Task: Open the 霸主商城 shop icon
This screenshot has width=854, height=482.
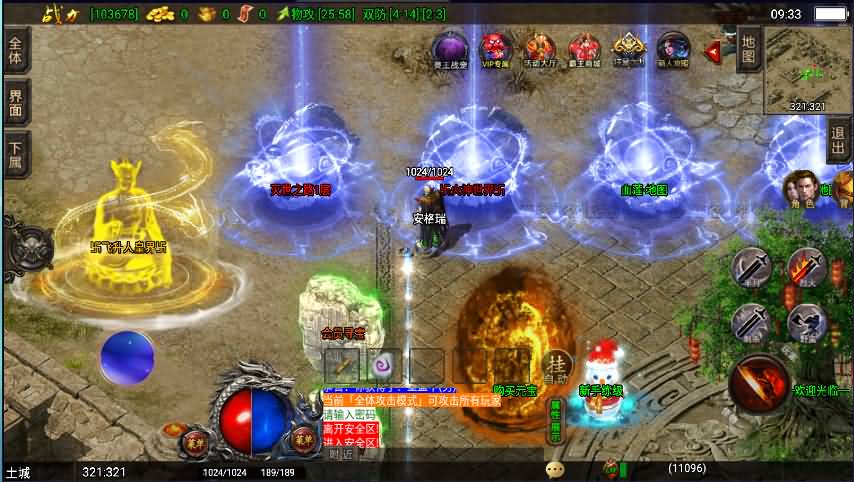Action: click(584, 48)
